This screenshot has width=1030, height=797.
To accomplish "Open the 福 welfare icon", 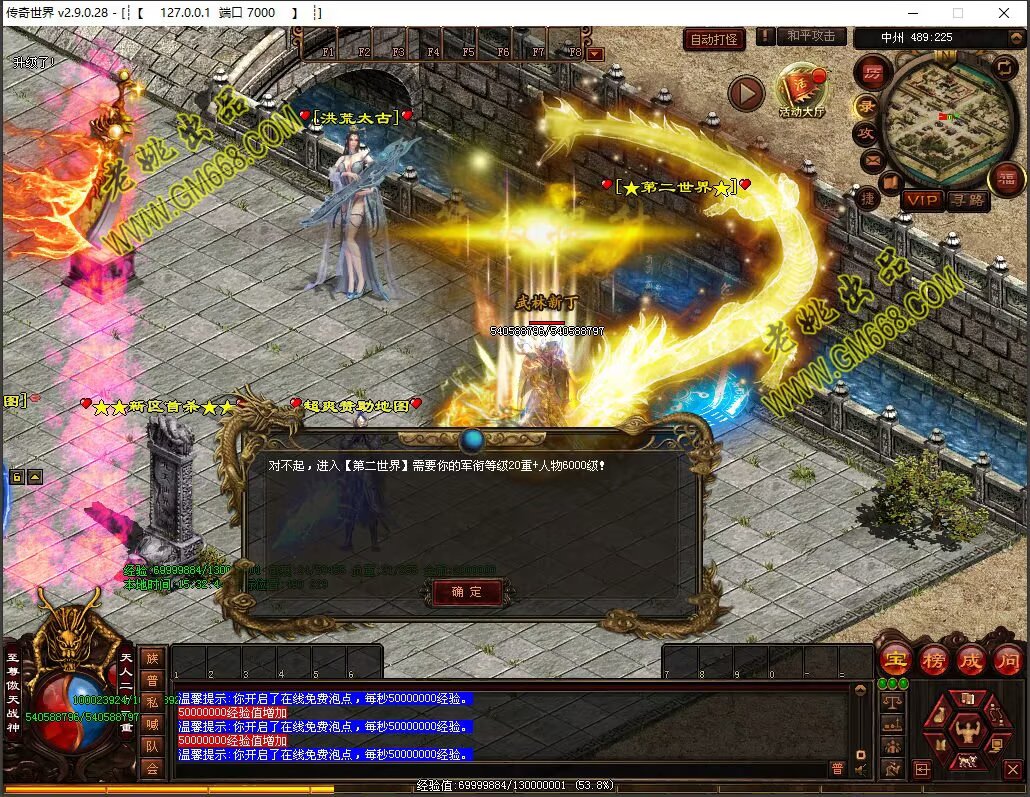I will [1005, 179].
